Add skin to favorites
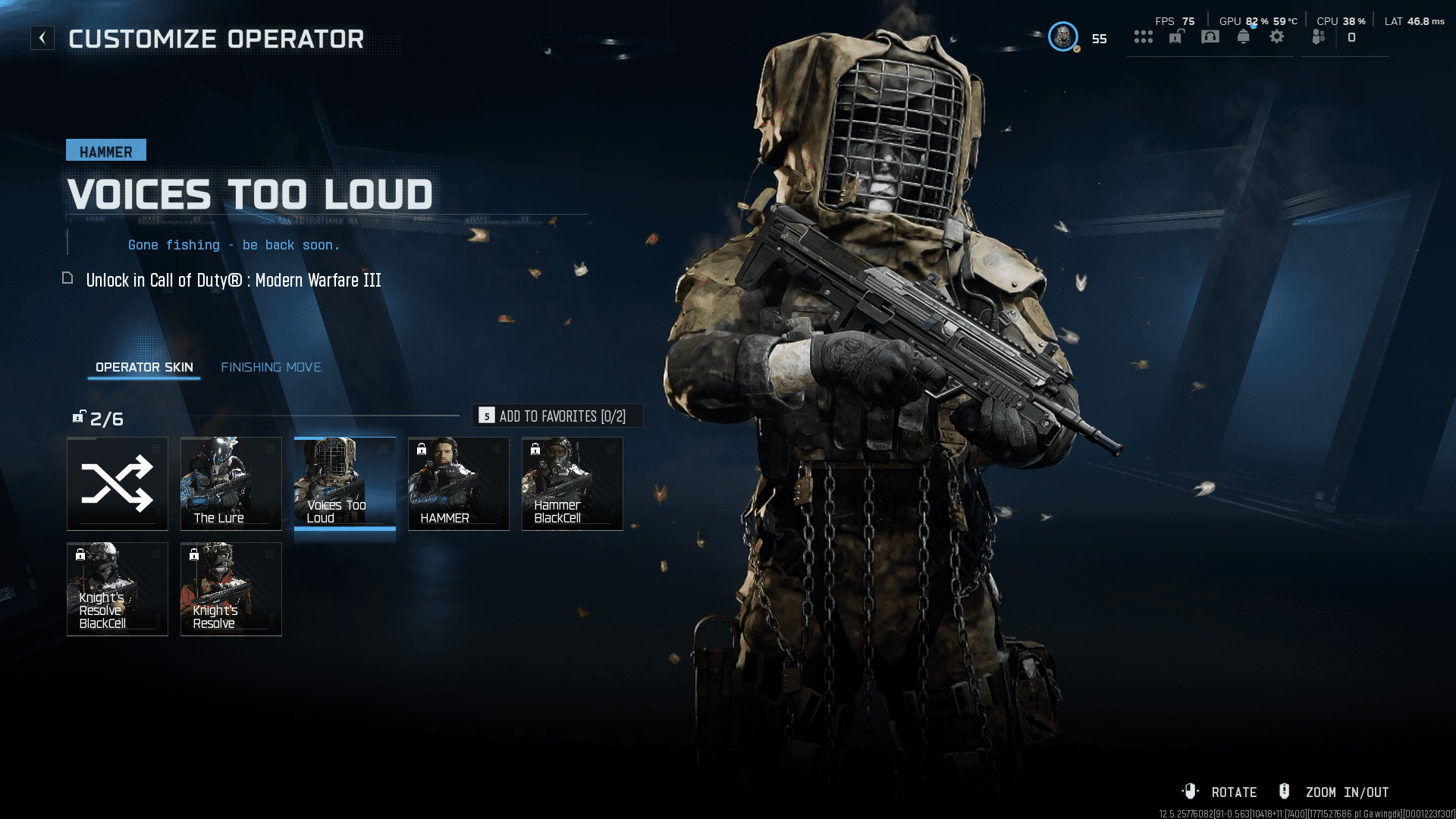This screenshot has height=819, width=1456. pyautogui.click(x=557, y=416)
